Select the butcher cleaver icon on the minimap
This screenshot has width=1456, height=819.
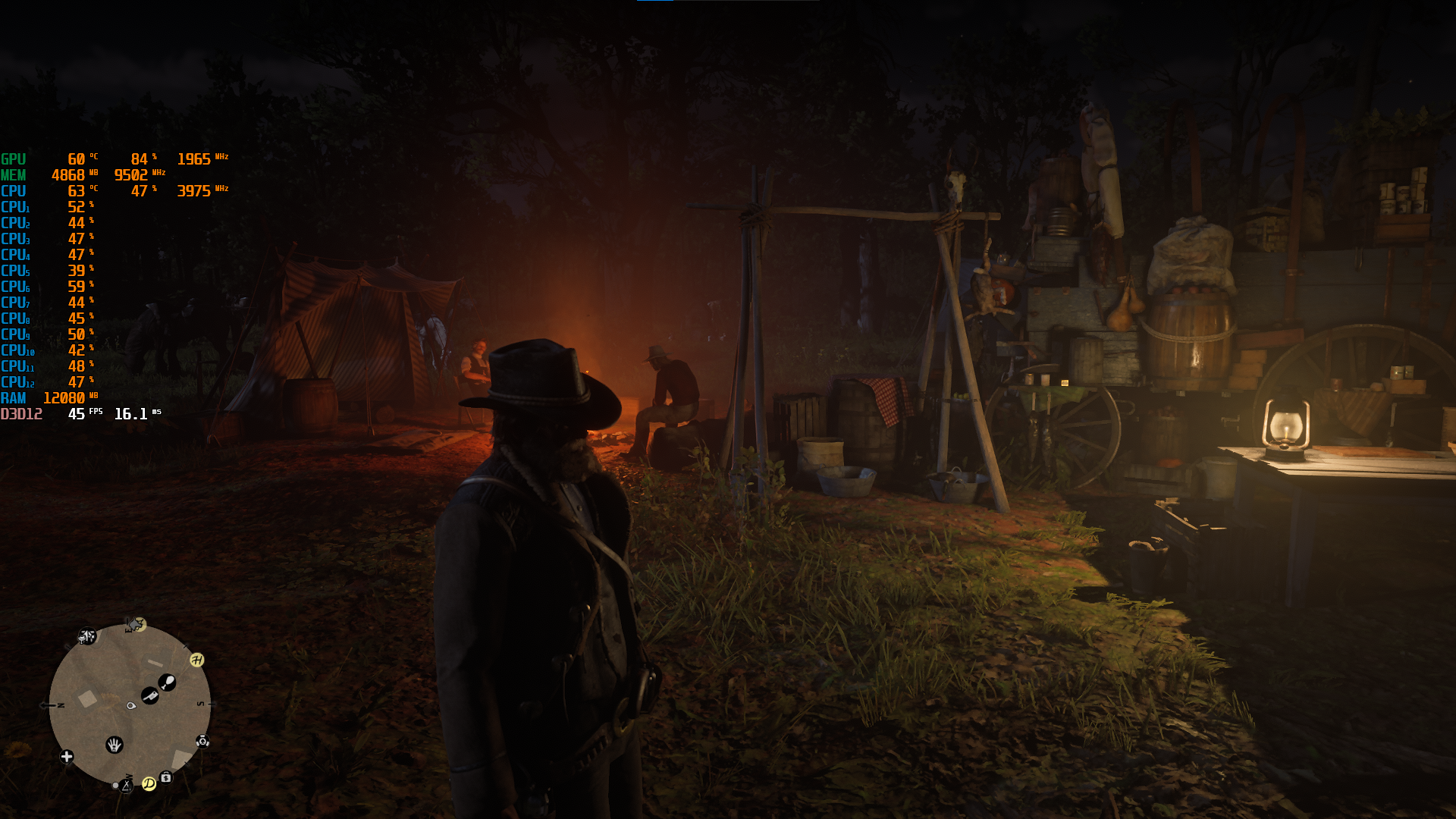point(149,695)
